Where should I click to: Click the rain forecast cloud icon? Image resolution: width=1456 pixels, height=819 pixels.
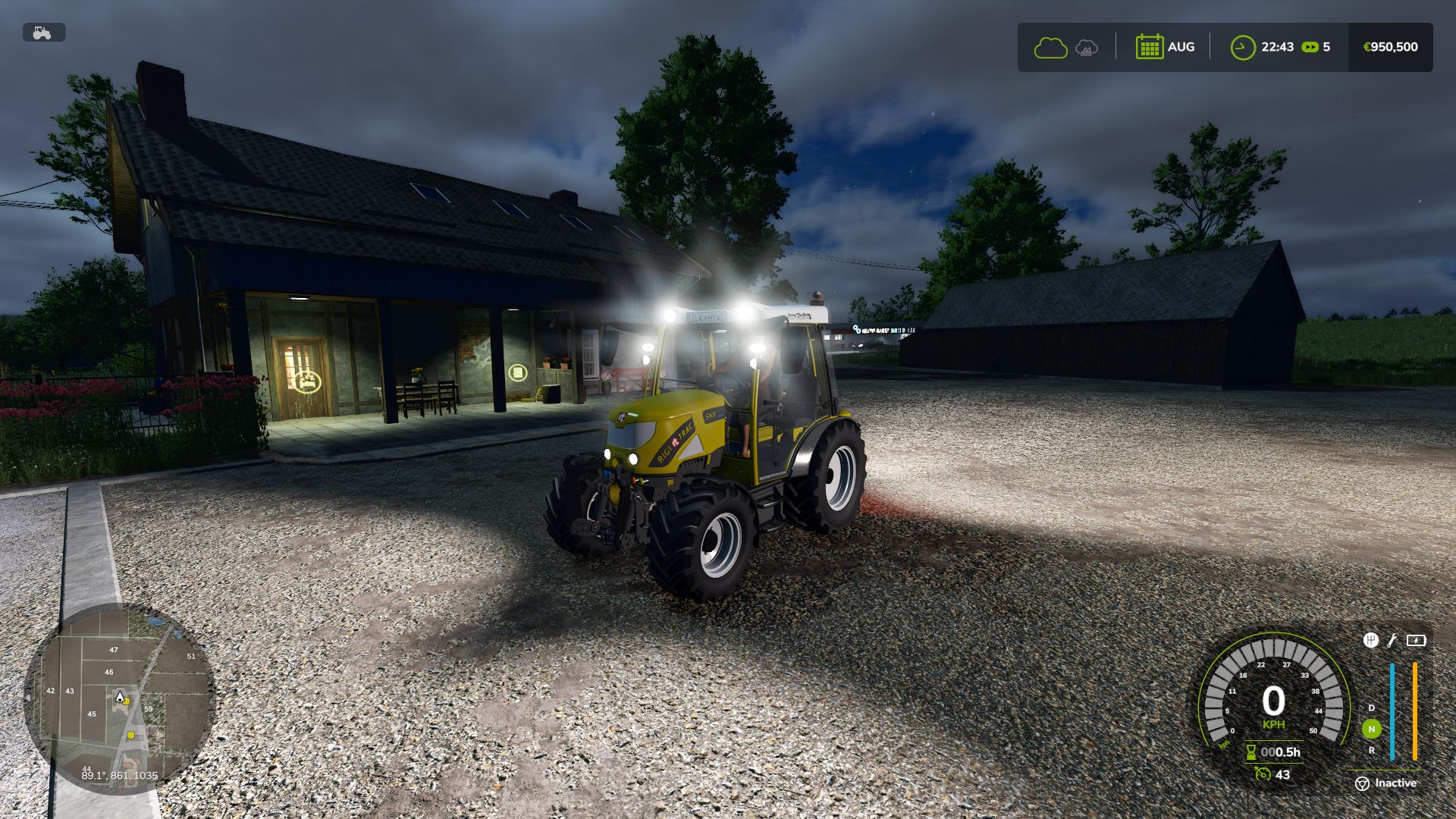1087,48
